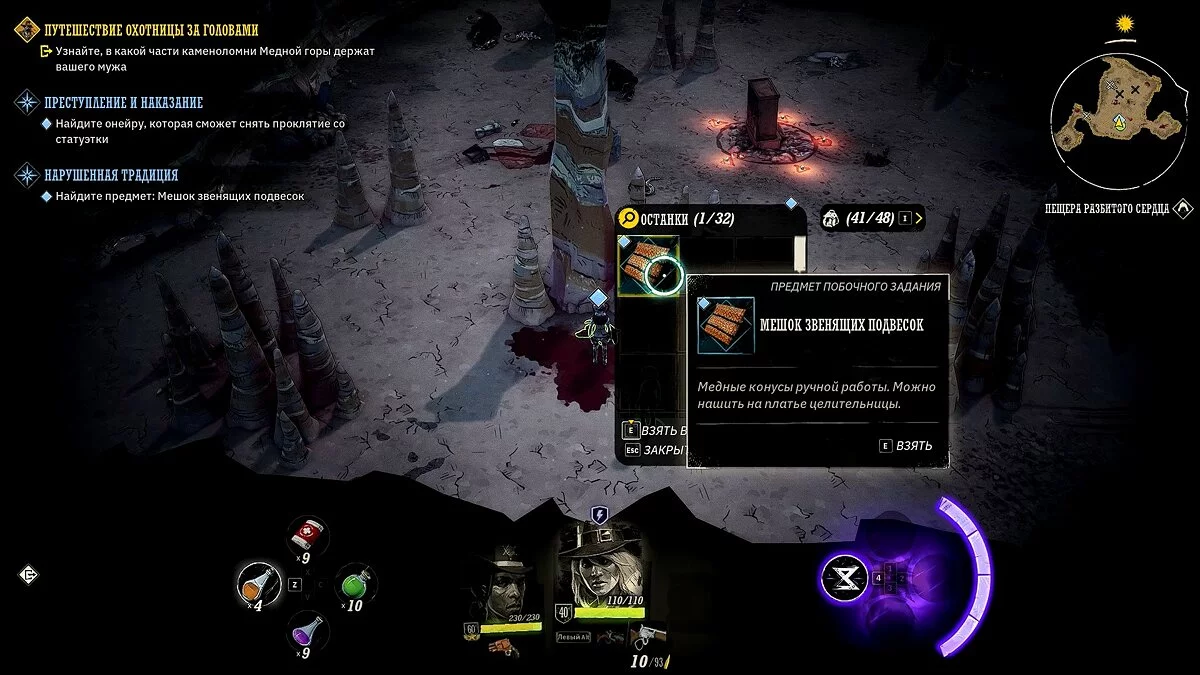The height and width of the screenshot is (675, 1200).
Task: Select the bag of jingling cones loot slot
Action: [648, 266]
